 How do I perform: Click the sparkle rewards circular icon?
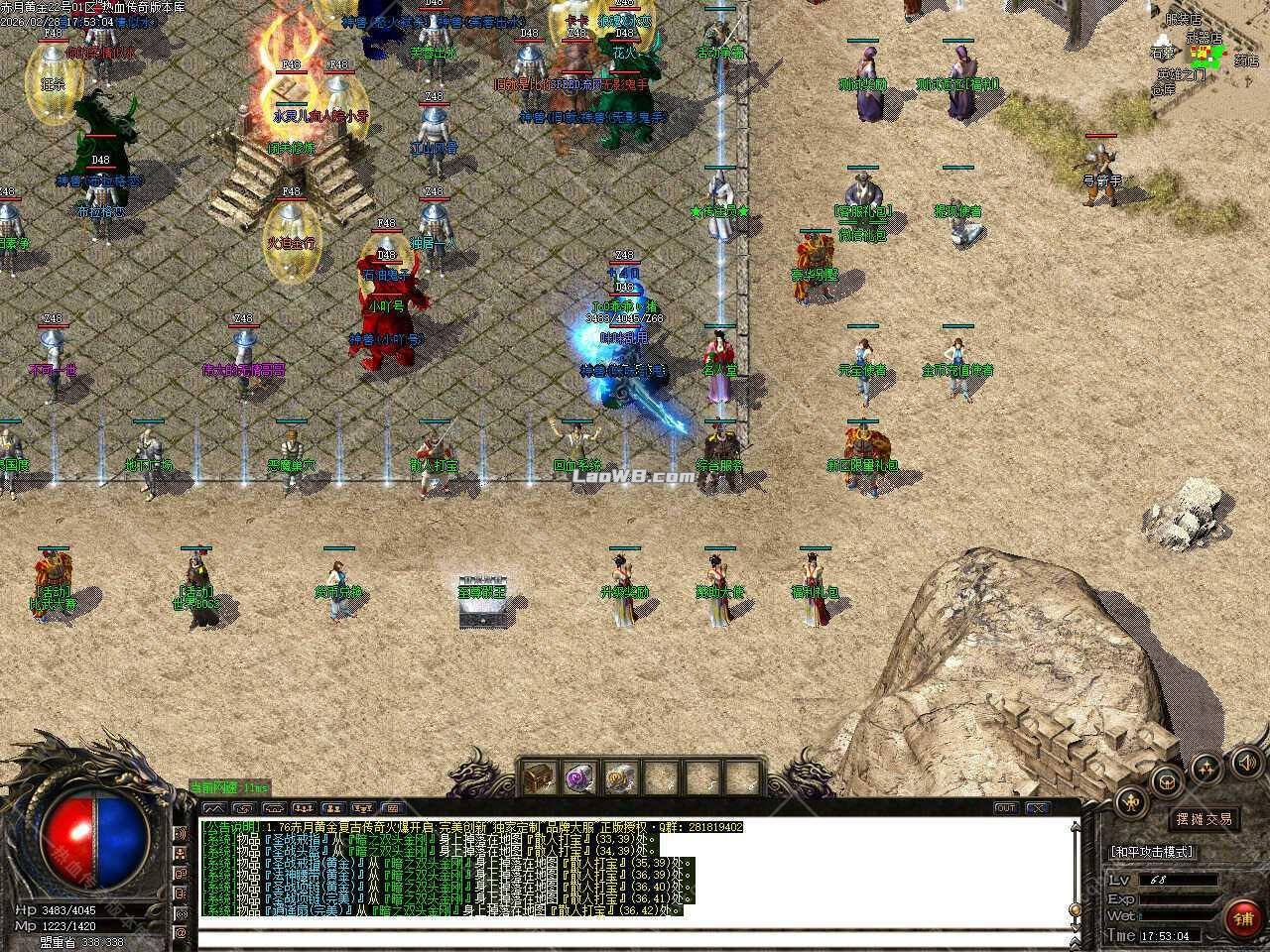coord(1206,768)
